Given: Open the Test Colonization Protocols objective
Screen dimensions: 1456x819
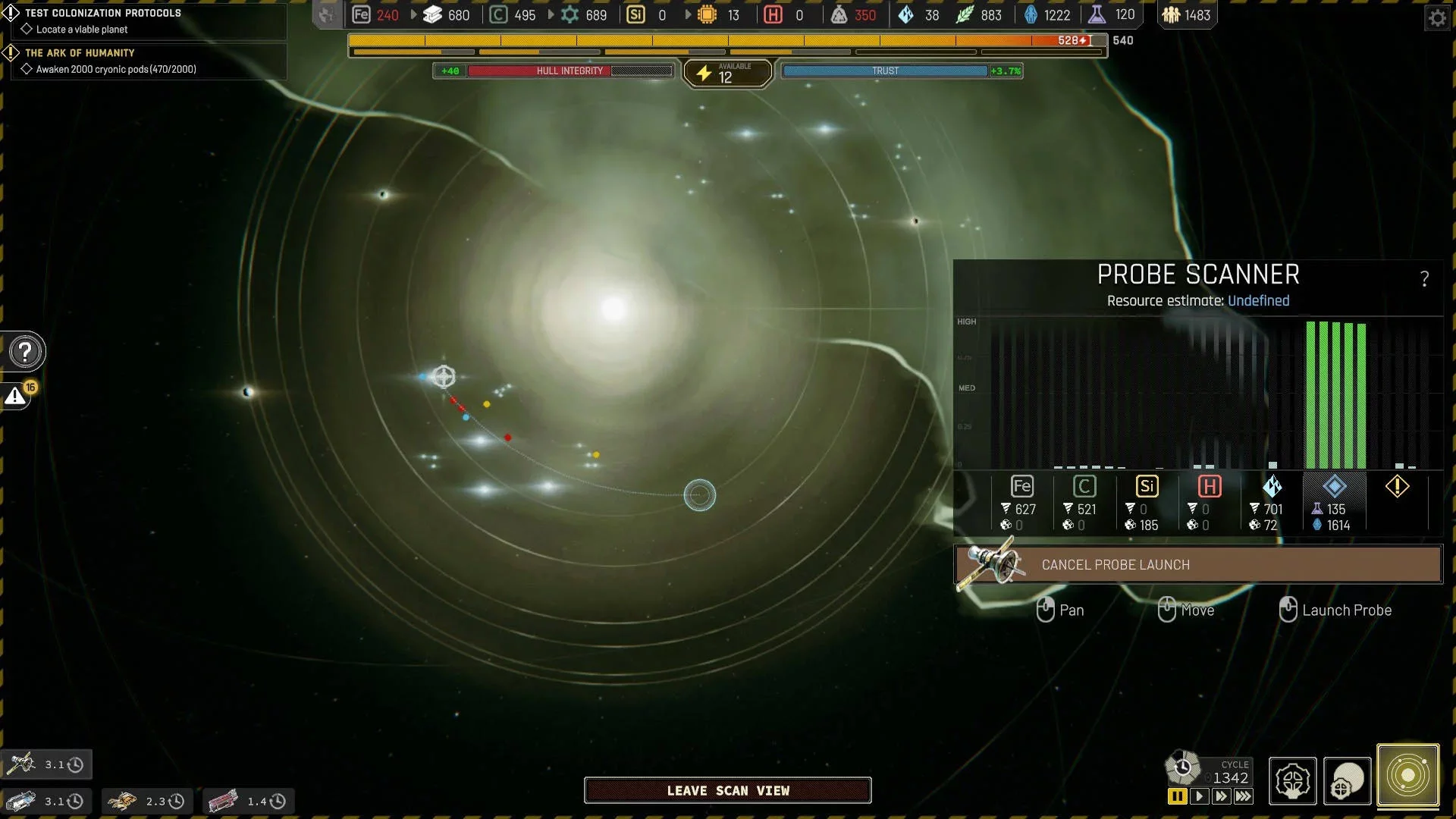Looking at the screenshot, I should coord(103,13).
